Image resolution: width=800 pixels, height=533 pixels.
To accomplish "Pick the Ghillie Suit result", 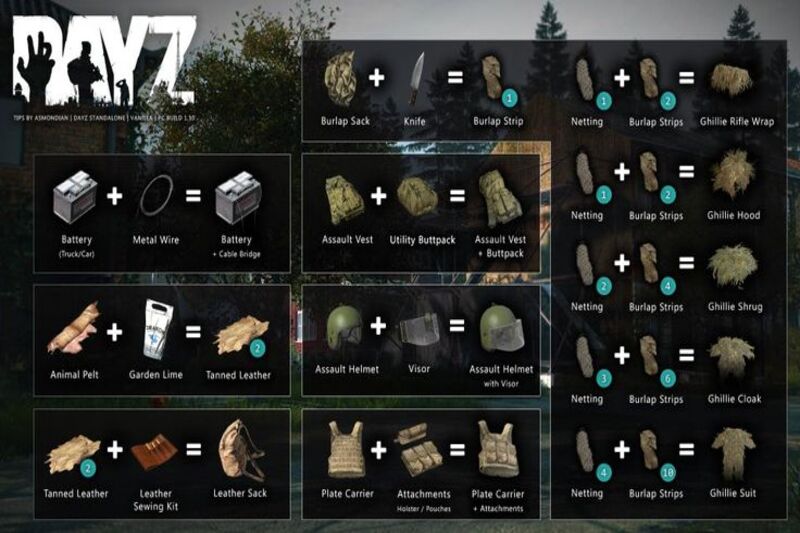I will click(735, 452).
